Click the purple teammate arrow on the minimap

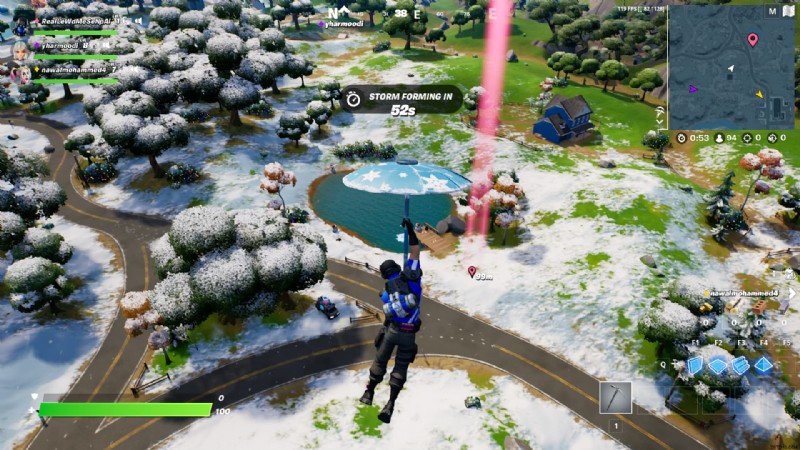click(693, 88)
